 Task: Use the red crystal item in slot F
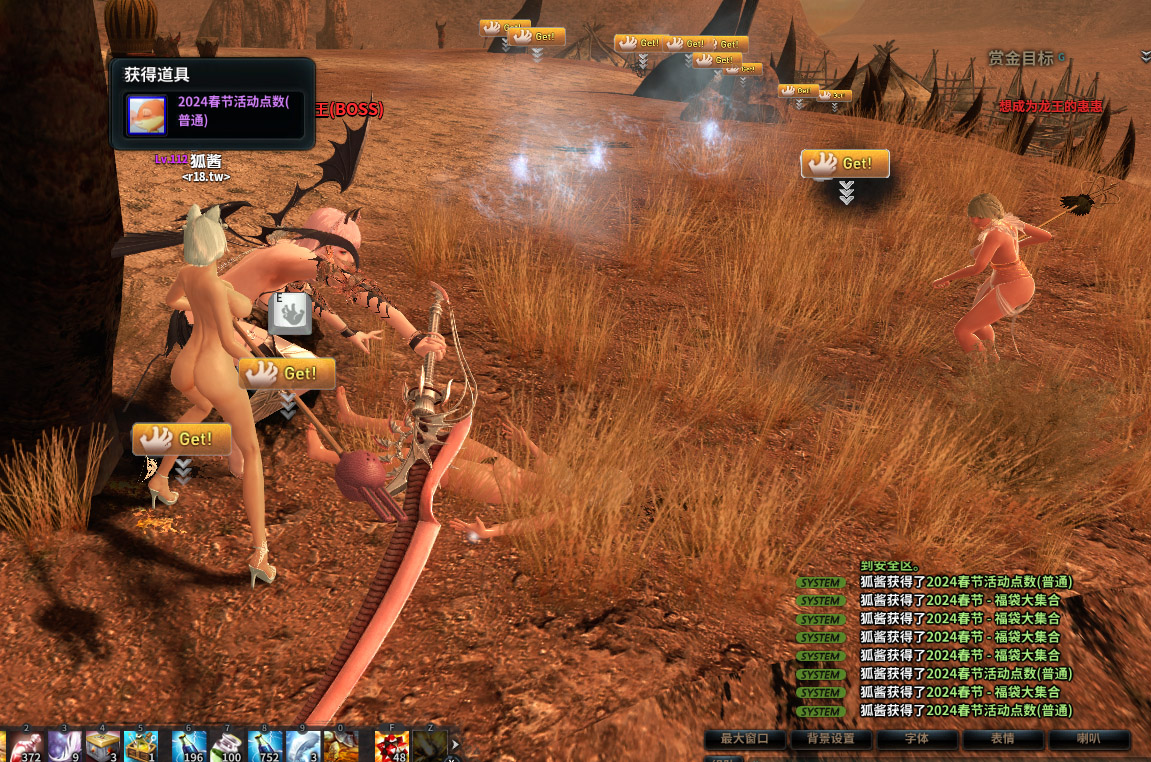[392, 747]
